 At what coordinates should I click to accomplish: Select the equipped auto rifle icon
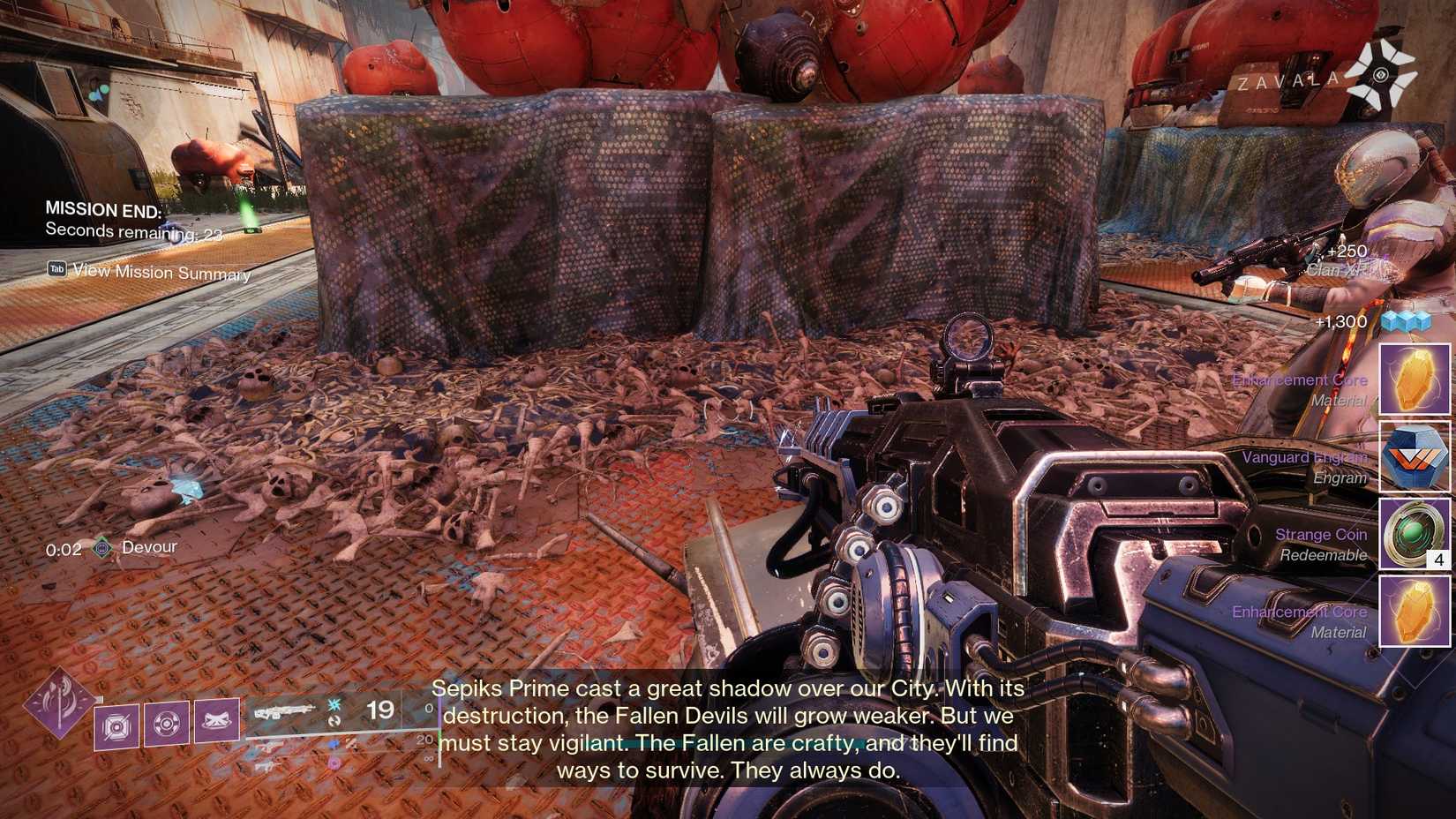click(284, 710)
